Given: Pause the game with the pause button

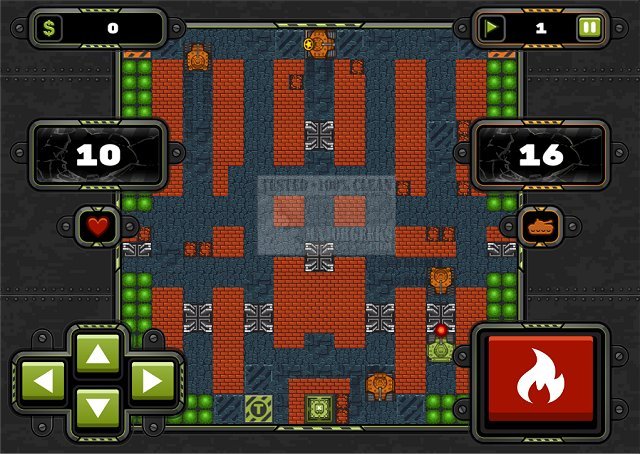Looking at the screenshot, I should [589, 28].
